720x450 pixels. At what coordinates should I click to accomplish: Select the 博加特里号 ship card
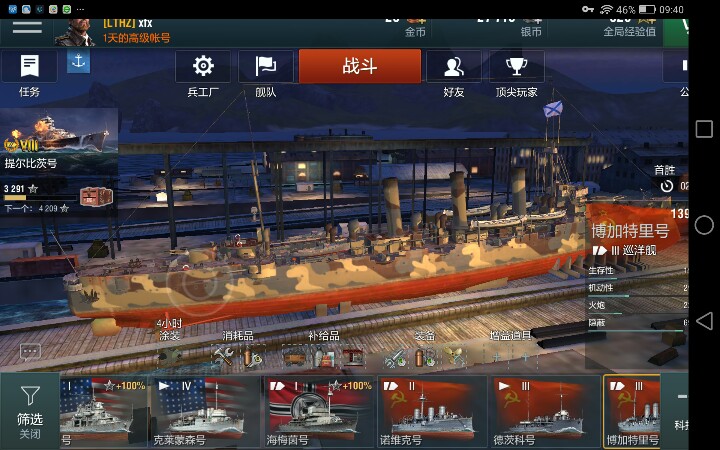631,411
